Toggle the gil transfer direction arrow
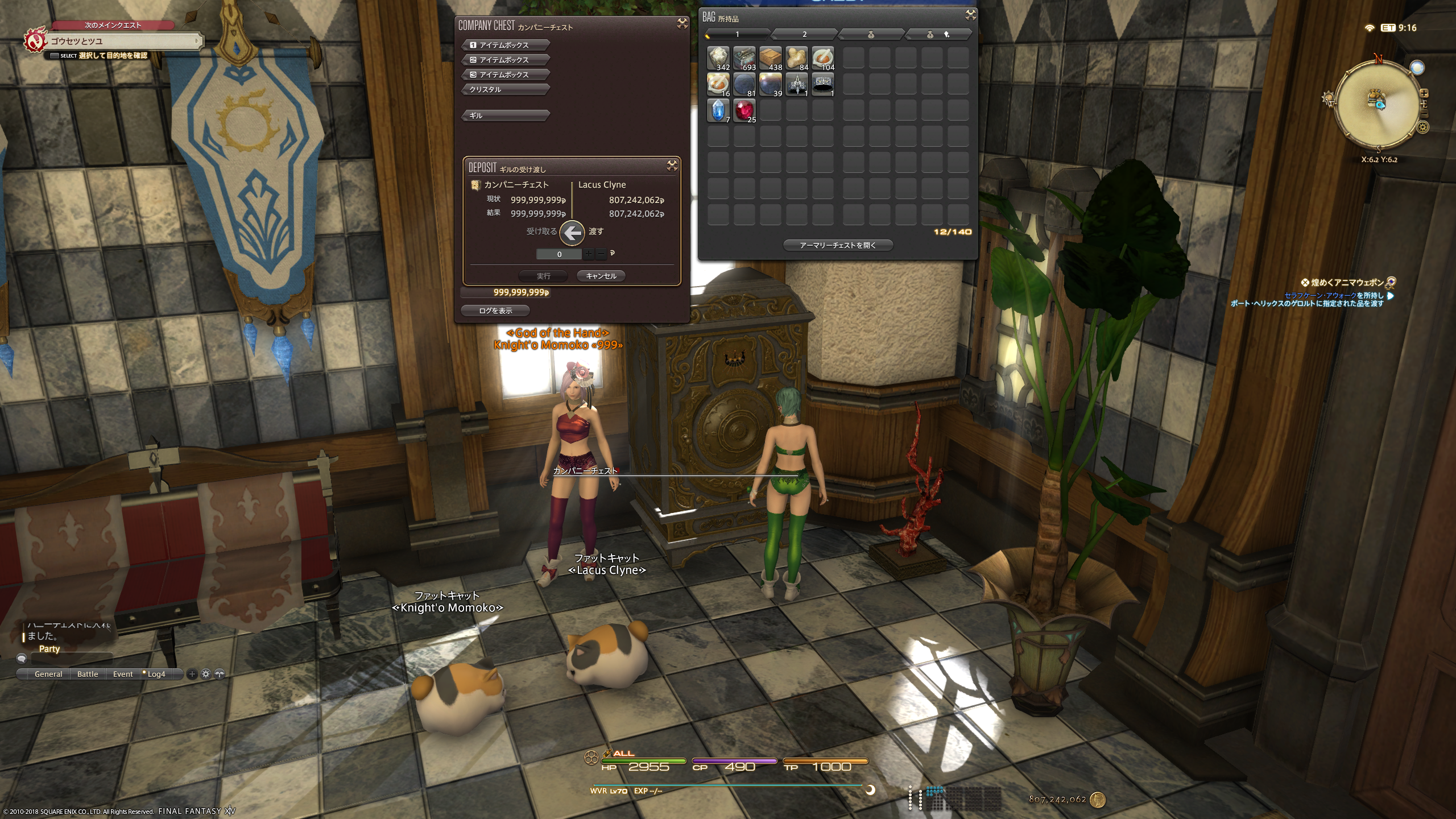The height and width of the screenshot is (819, 1456). coord(572,232)
